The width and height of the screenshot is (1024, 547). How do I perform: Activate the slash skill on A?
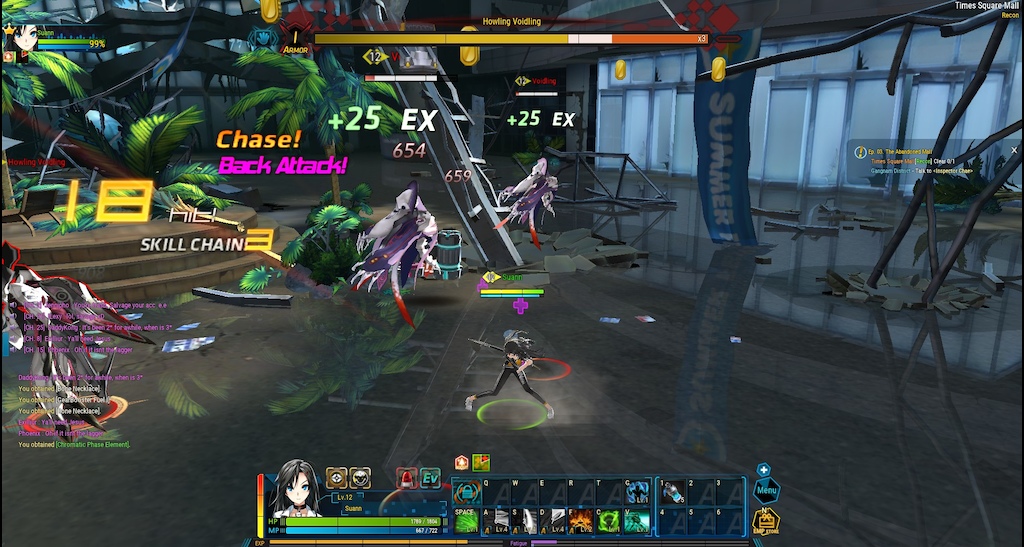click(x=497, y=520)
